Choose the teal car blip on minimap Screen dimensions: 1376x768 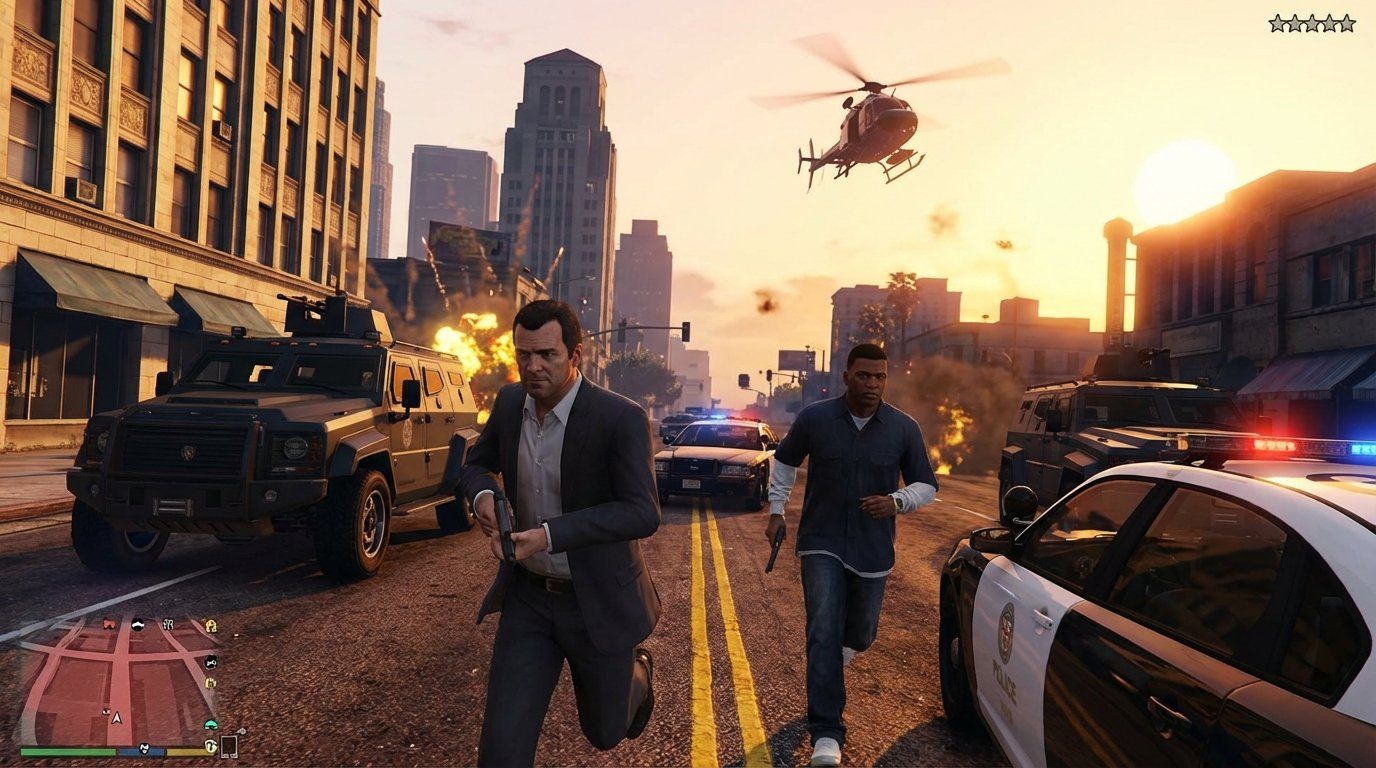tap(210, 724)
